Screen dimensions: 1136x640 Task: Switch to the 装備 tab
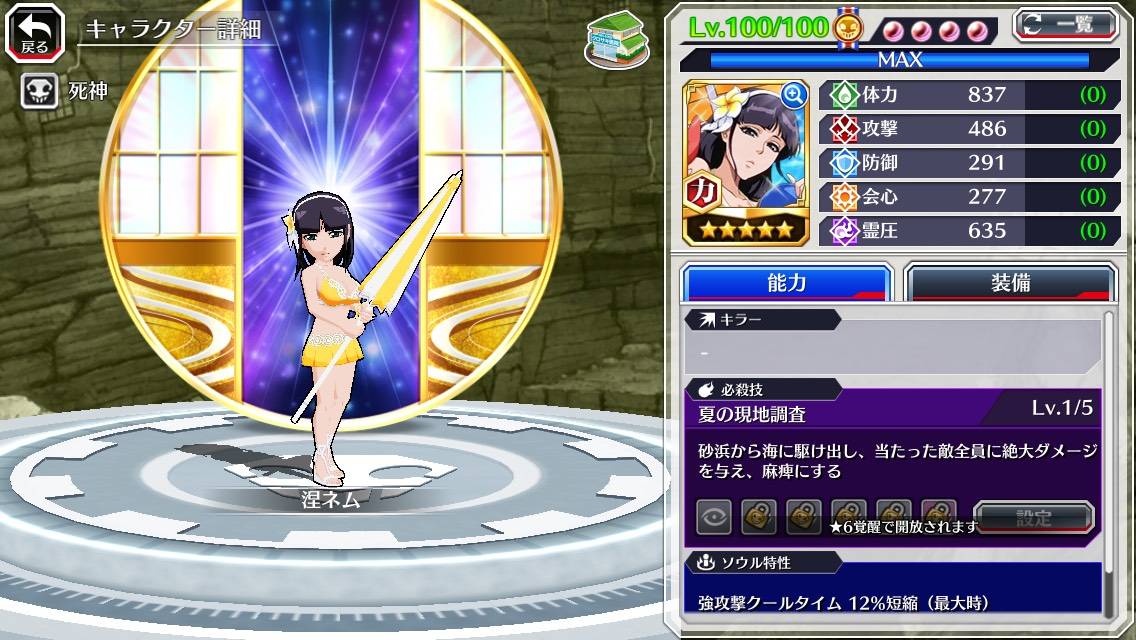(1009, 283)
